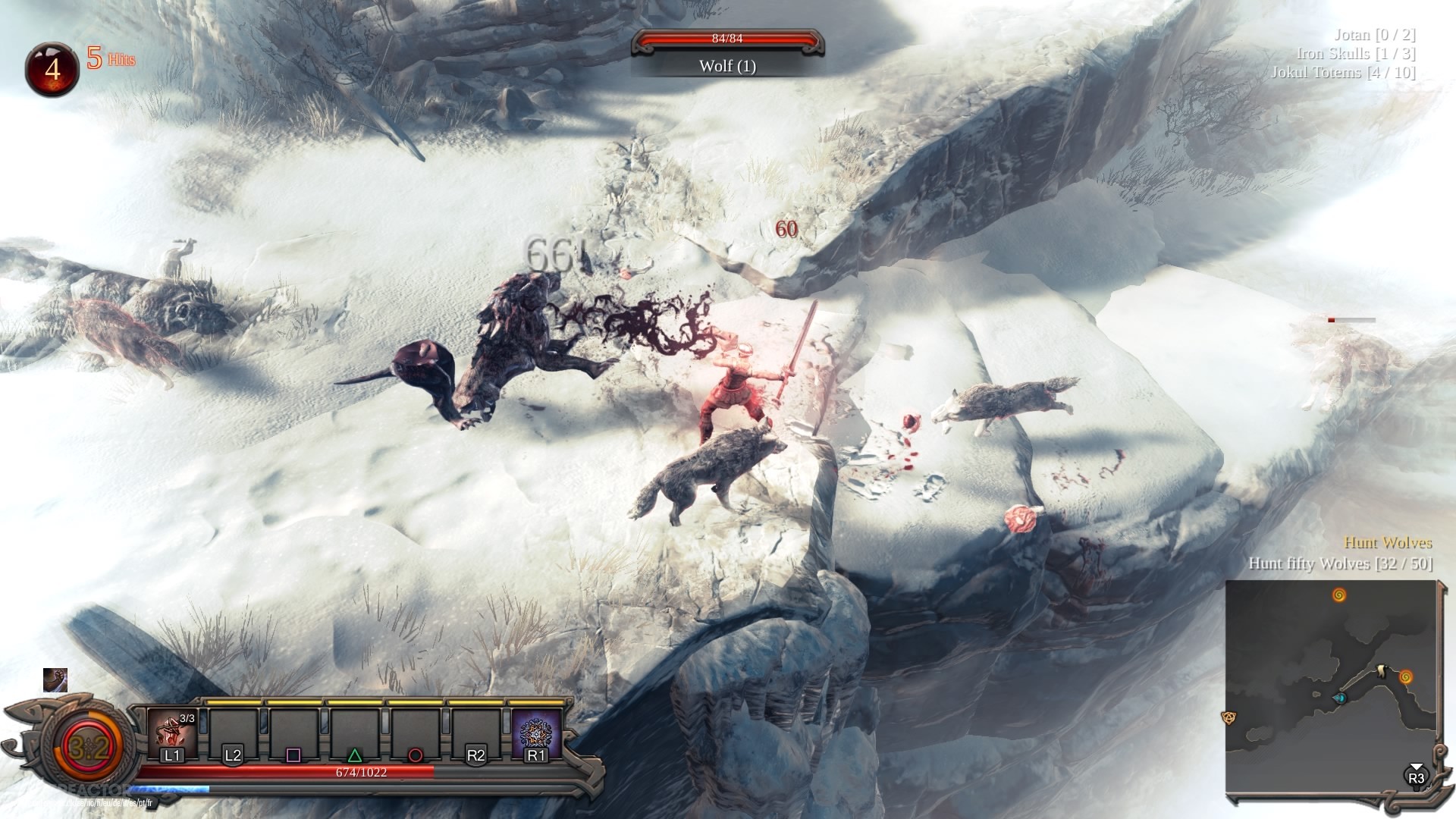
Task: Click the knot marker on minimap's left edge
Action: pos(1228,717)
